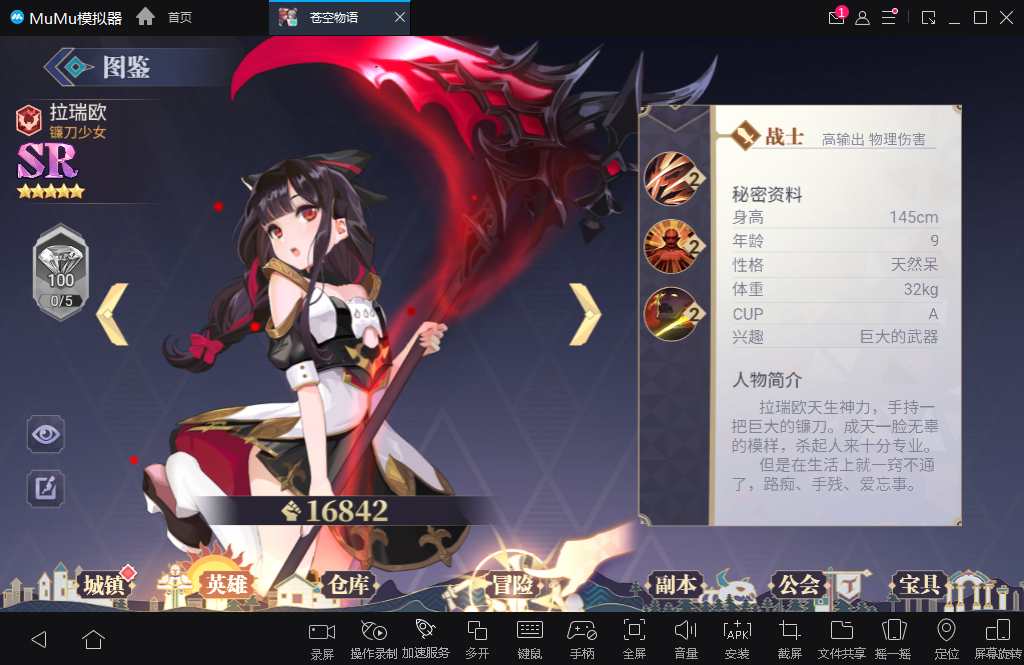1024x665 pixels.
Task: Open the 宝具 treasure menu
Action: pyautogui.click(x=919, y=585)
